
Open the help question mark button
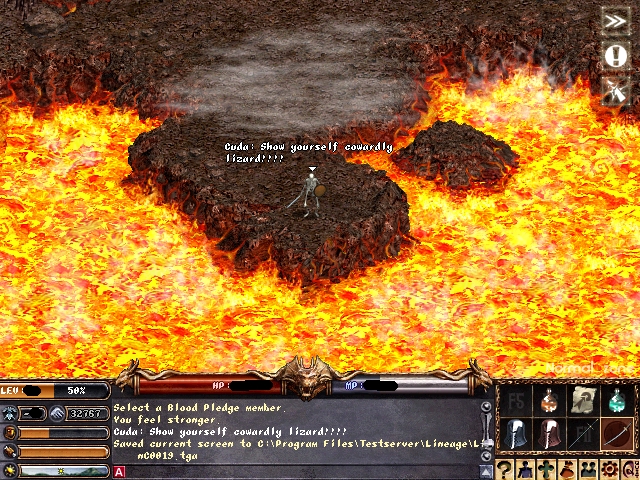[x=505, y=470]
